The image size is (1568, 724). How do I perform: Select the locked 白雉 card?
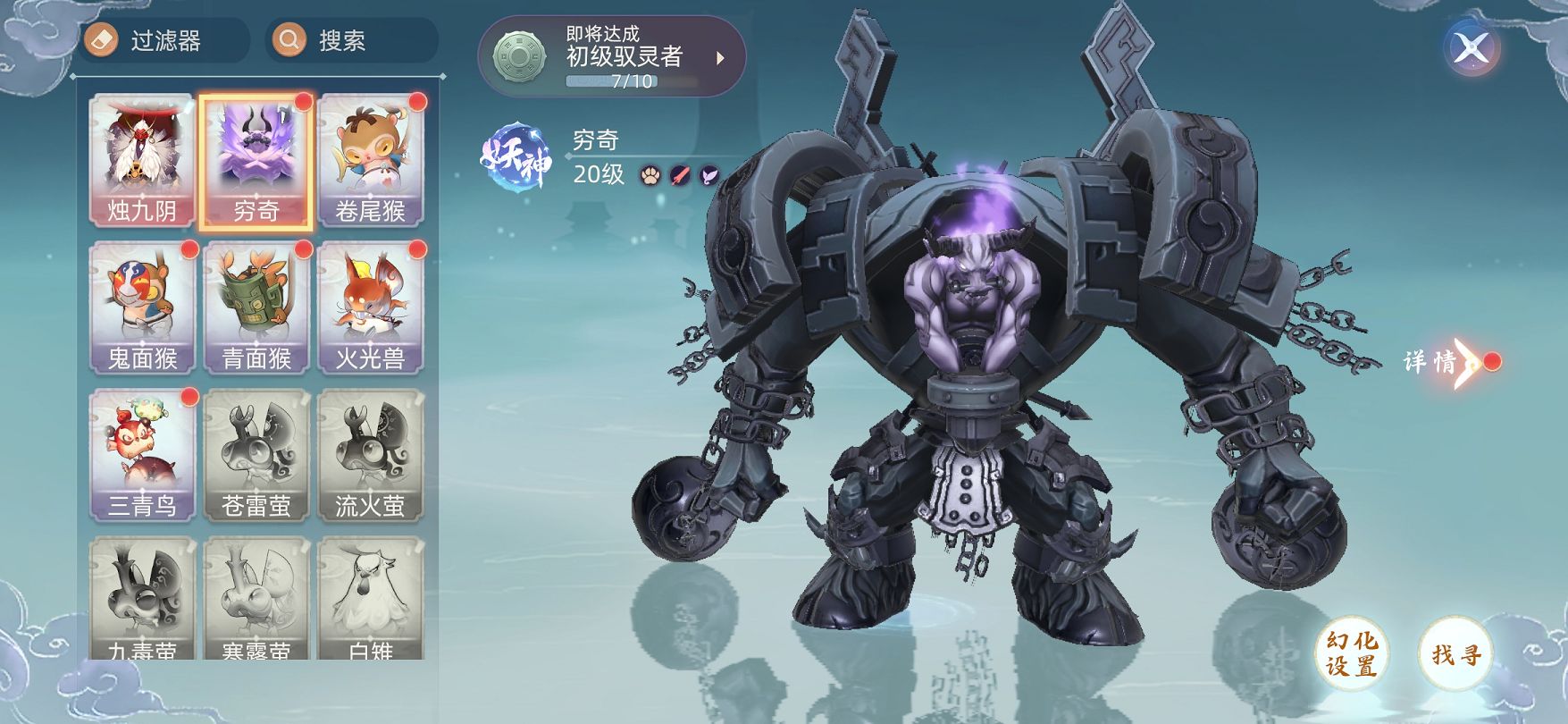[371, 599]
